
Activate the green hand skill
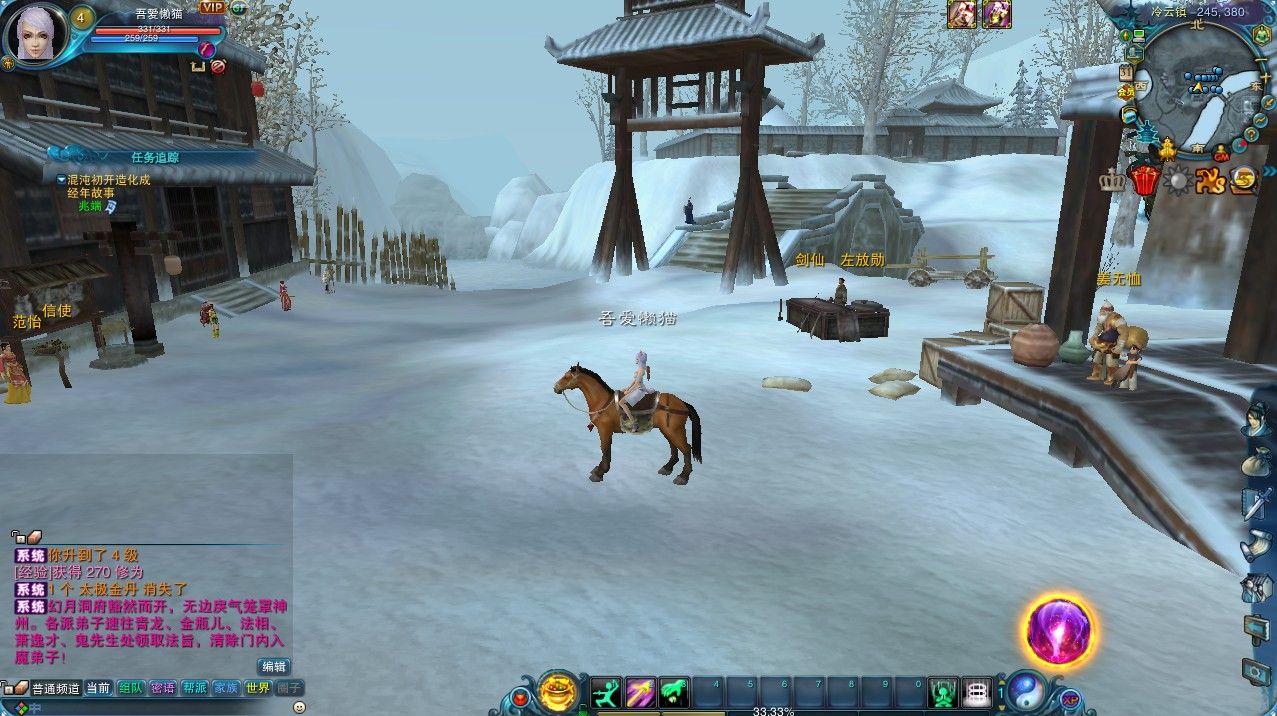[674, 692]
